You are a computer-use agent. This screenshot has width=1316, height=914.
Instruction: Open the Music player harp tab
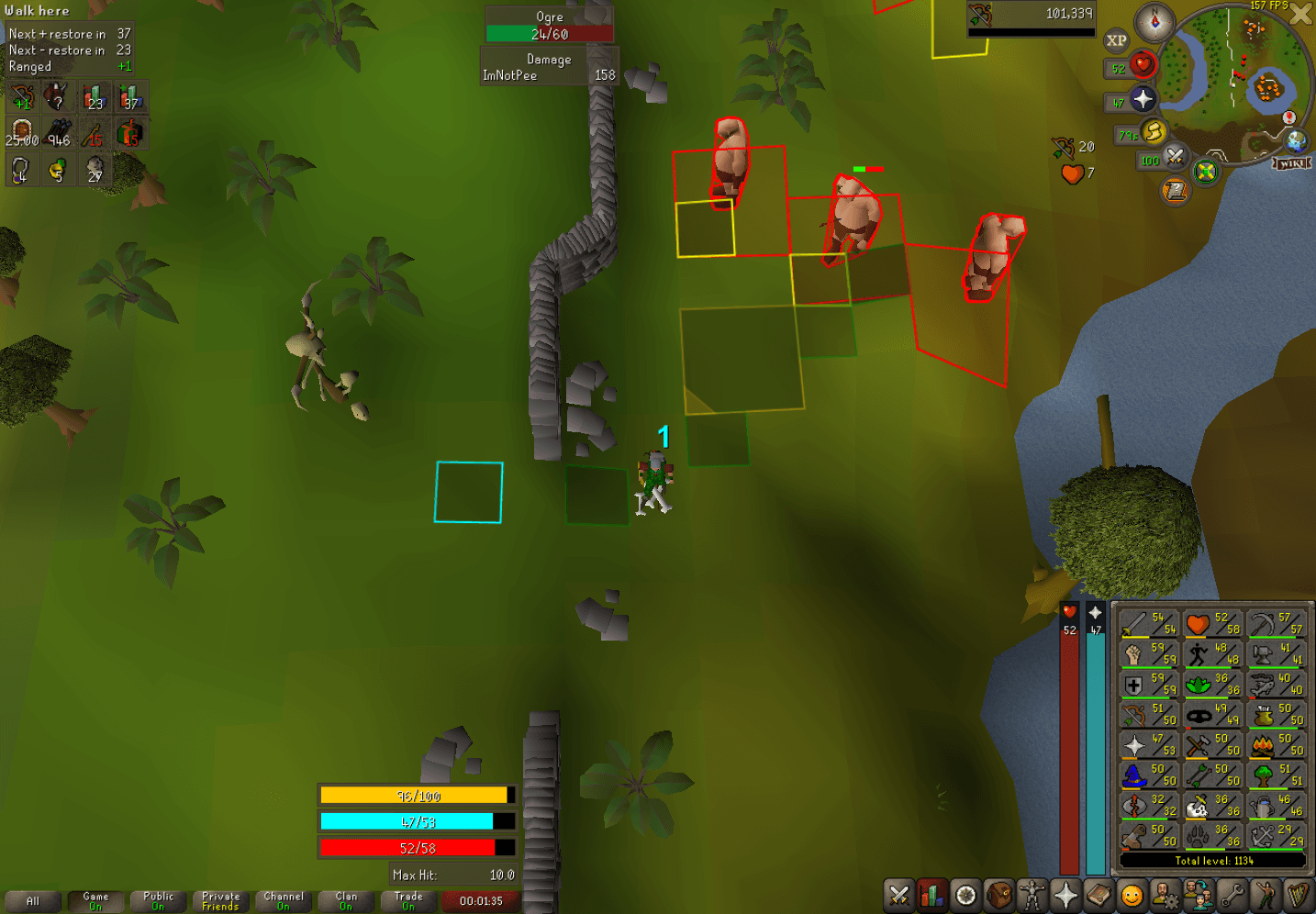(x=1299, y=893)
